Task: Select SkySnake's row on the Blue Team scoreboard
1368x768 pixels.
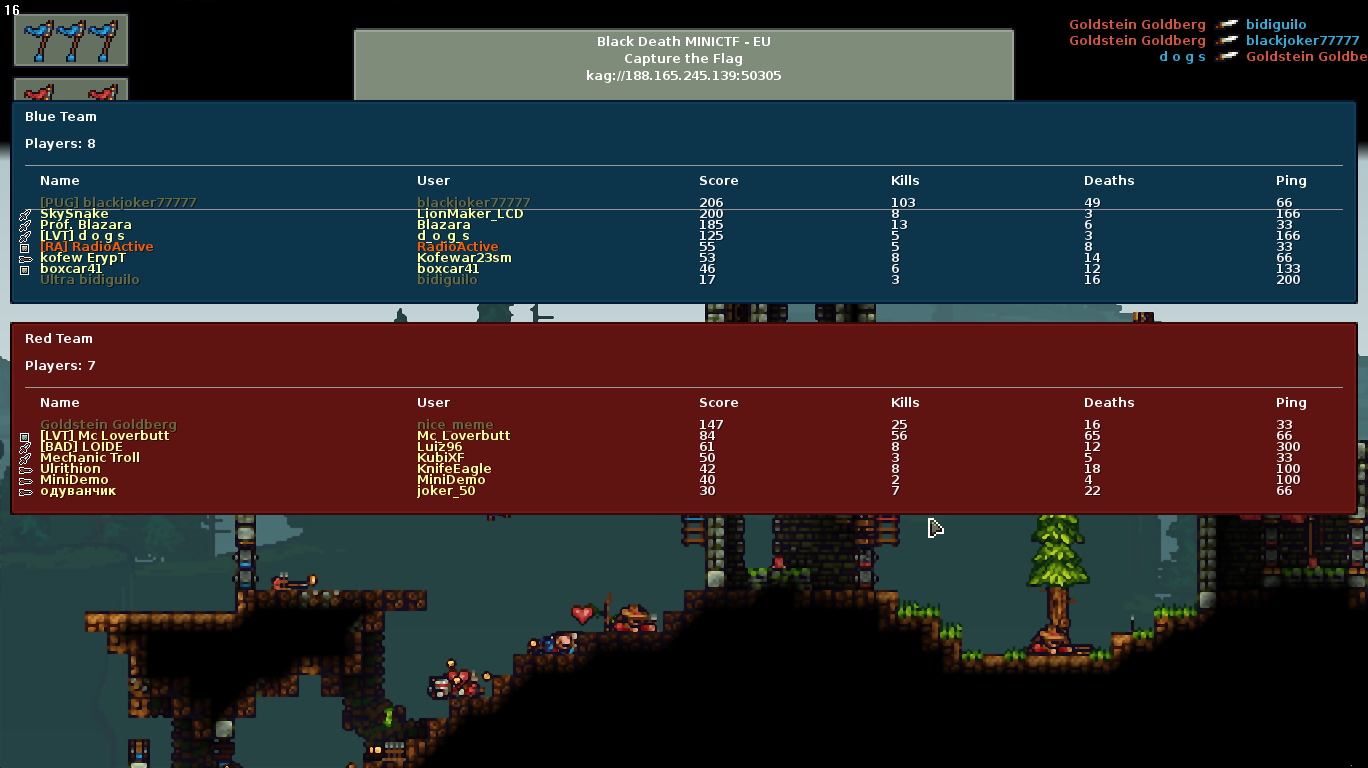Action: (75, 214)
